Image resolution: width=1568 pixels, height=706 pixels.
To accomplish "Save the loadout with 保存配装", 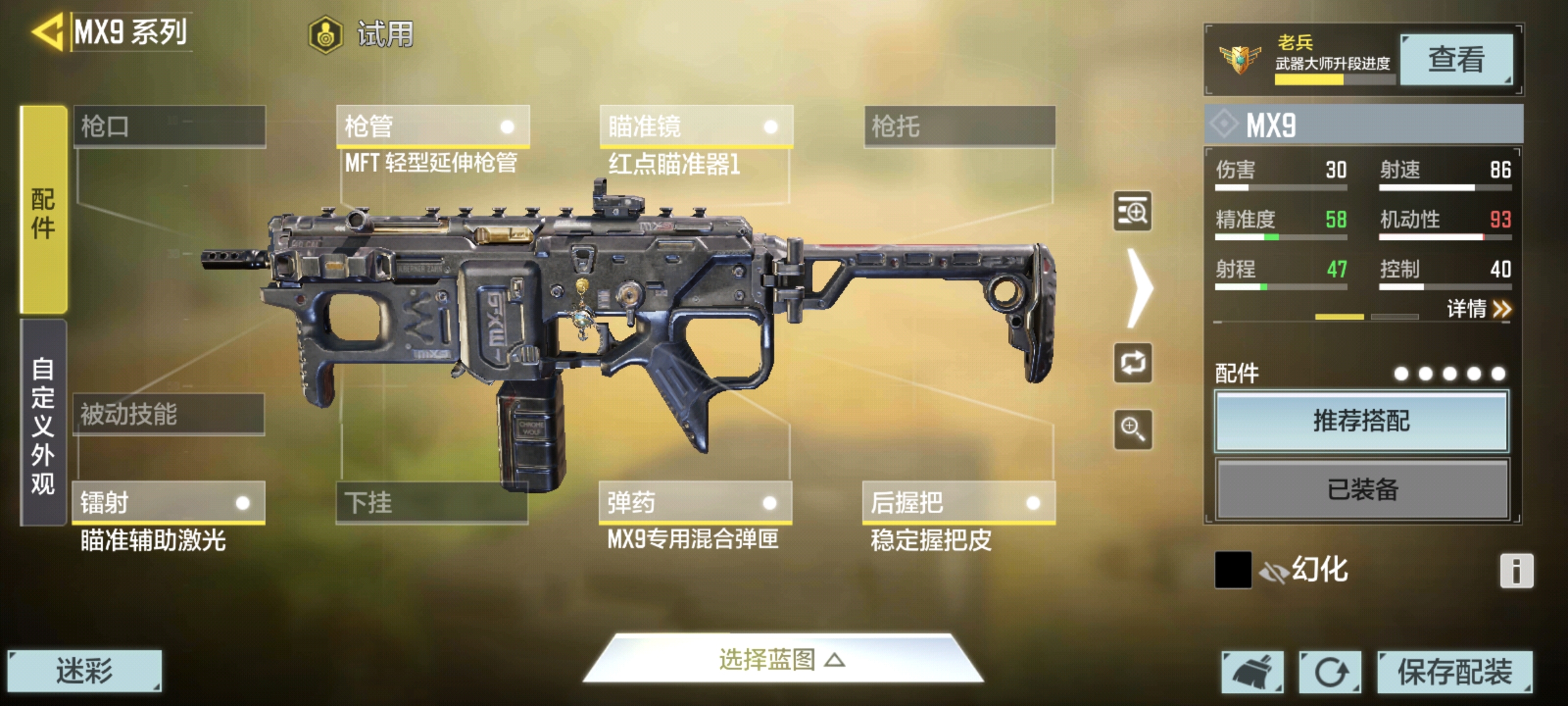I will (1454, 671).
